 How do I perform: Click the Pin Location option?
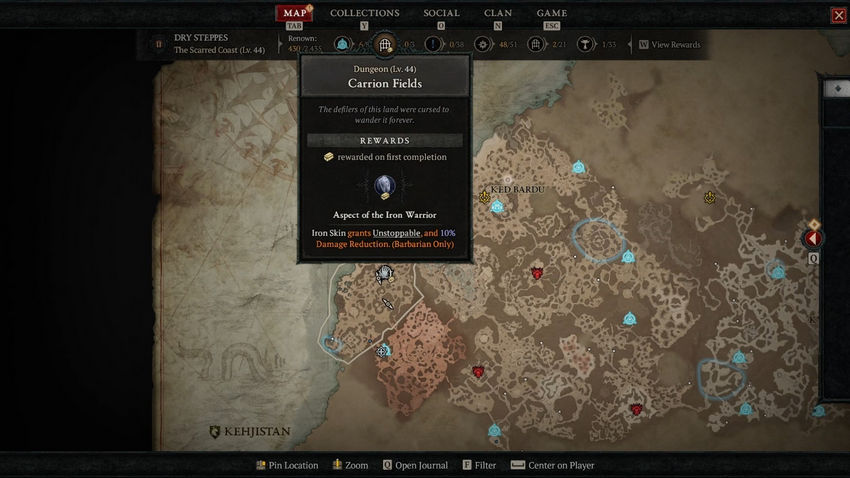[286, 465]
